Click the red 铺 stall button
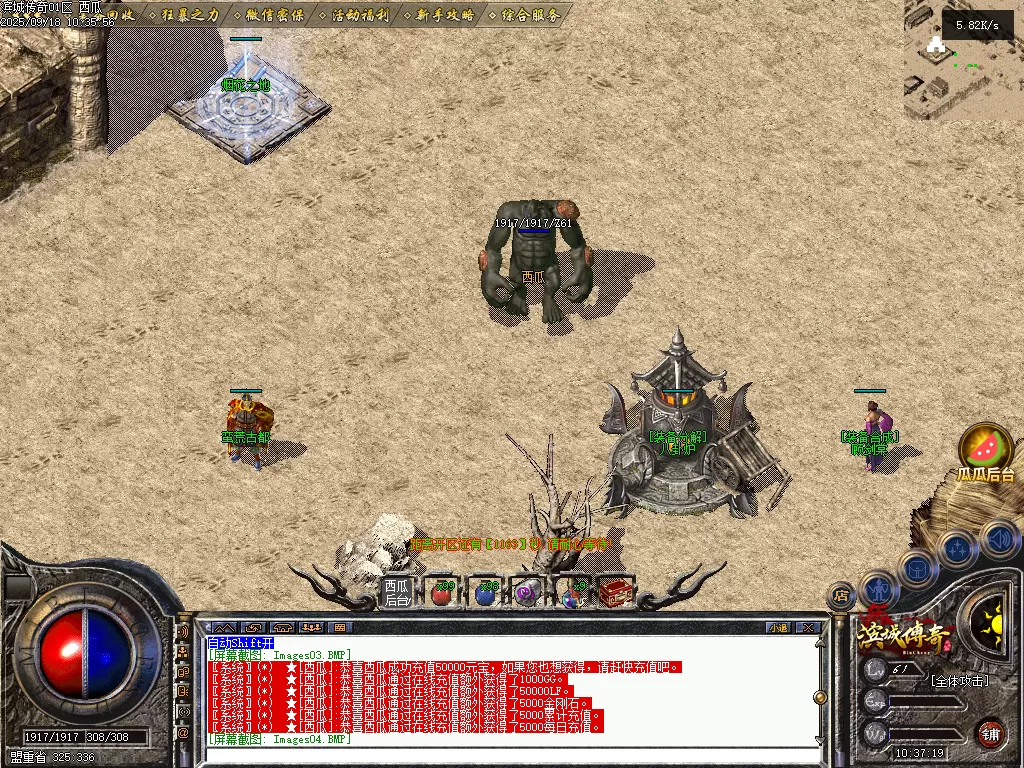This screenshot has width=1024, height=768. point(990,733)
